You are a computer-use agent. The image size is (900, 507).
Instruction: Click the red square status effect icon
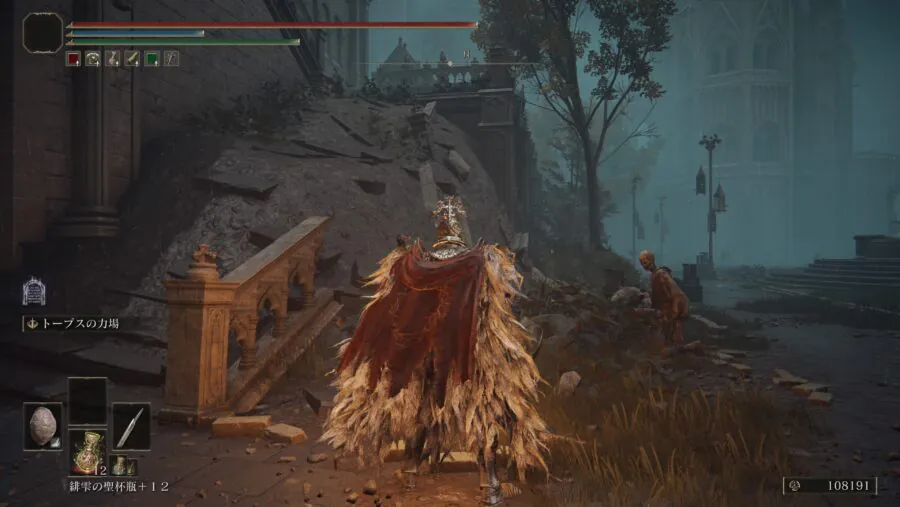(73, 59)
